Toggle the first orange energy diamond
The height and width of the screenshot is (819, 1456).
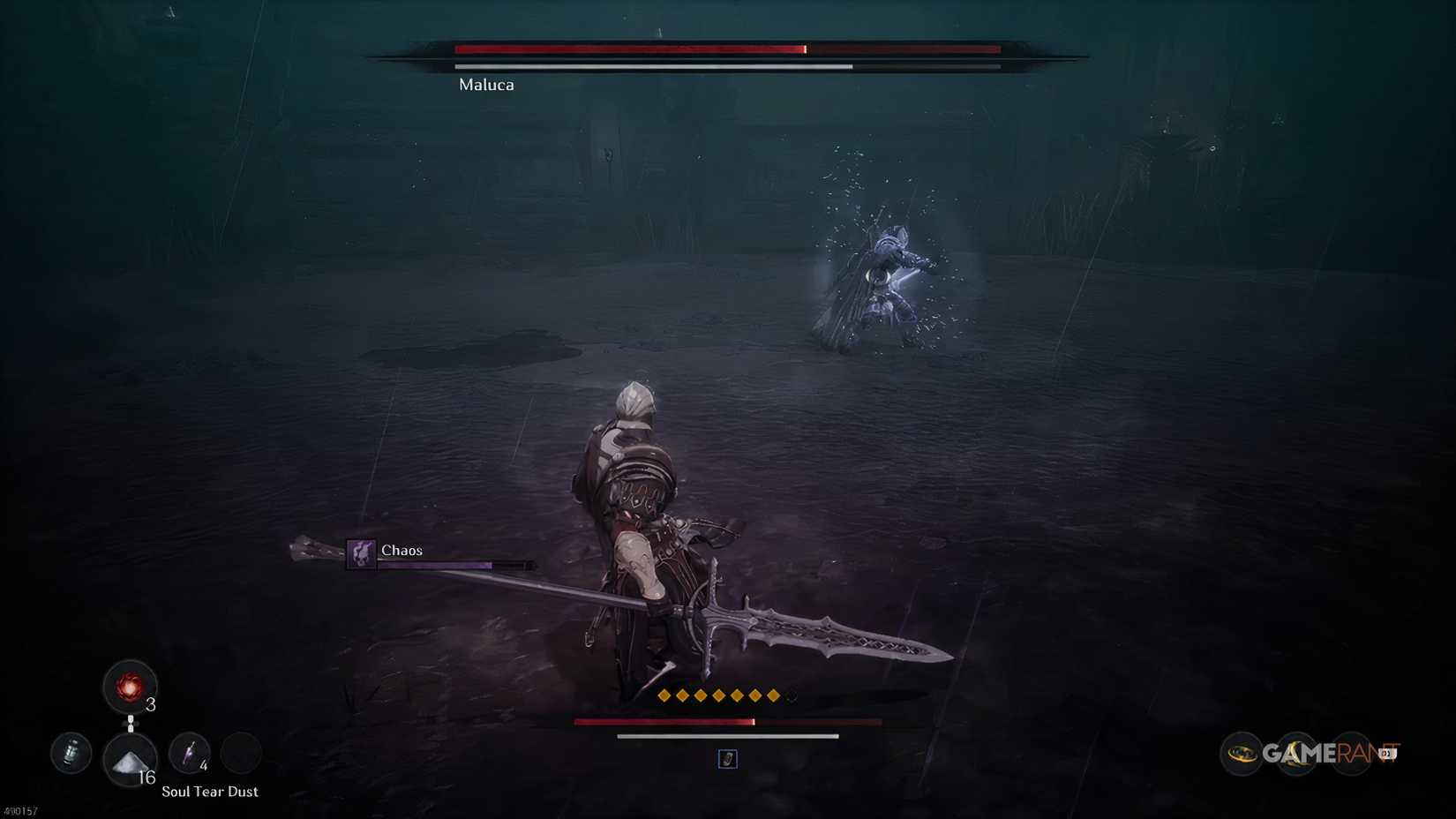(664, 695)
